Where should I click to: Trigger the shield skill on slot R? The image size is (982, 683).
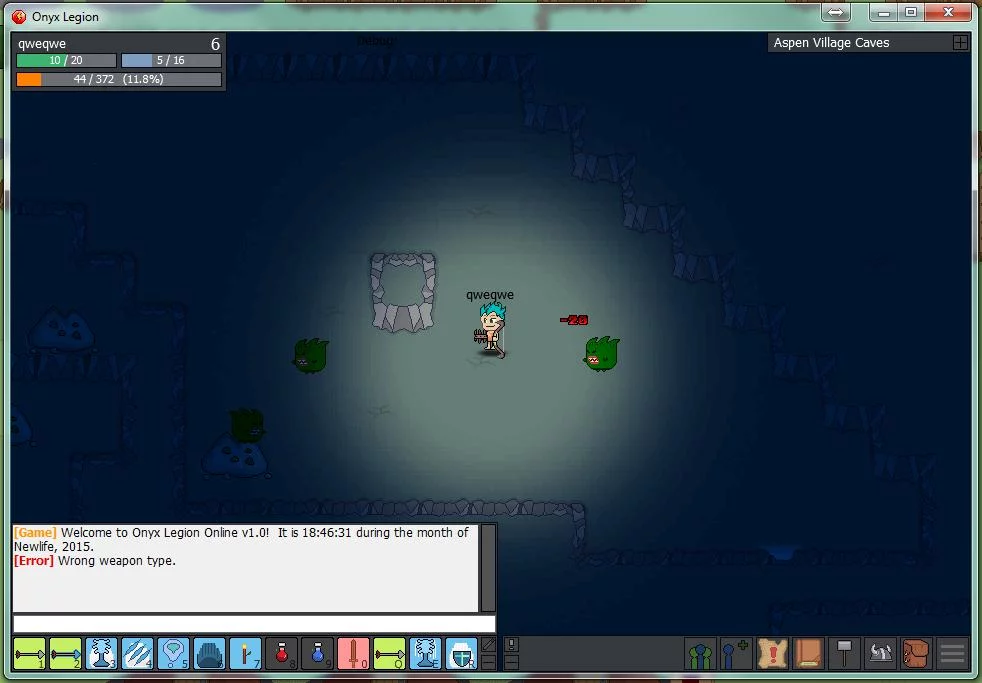461,653
